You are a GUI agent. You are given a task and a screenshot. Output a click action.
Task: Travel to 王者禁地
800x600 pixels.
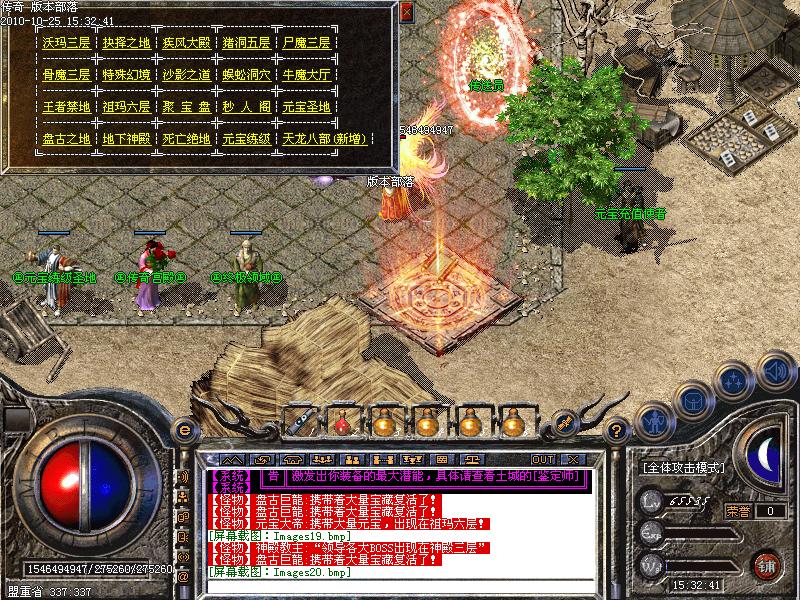point(67,107)
